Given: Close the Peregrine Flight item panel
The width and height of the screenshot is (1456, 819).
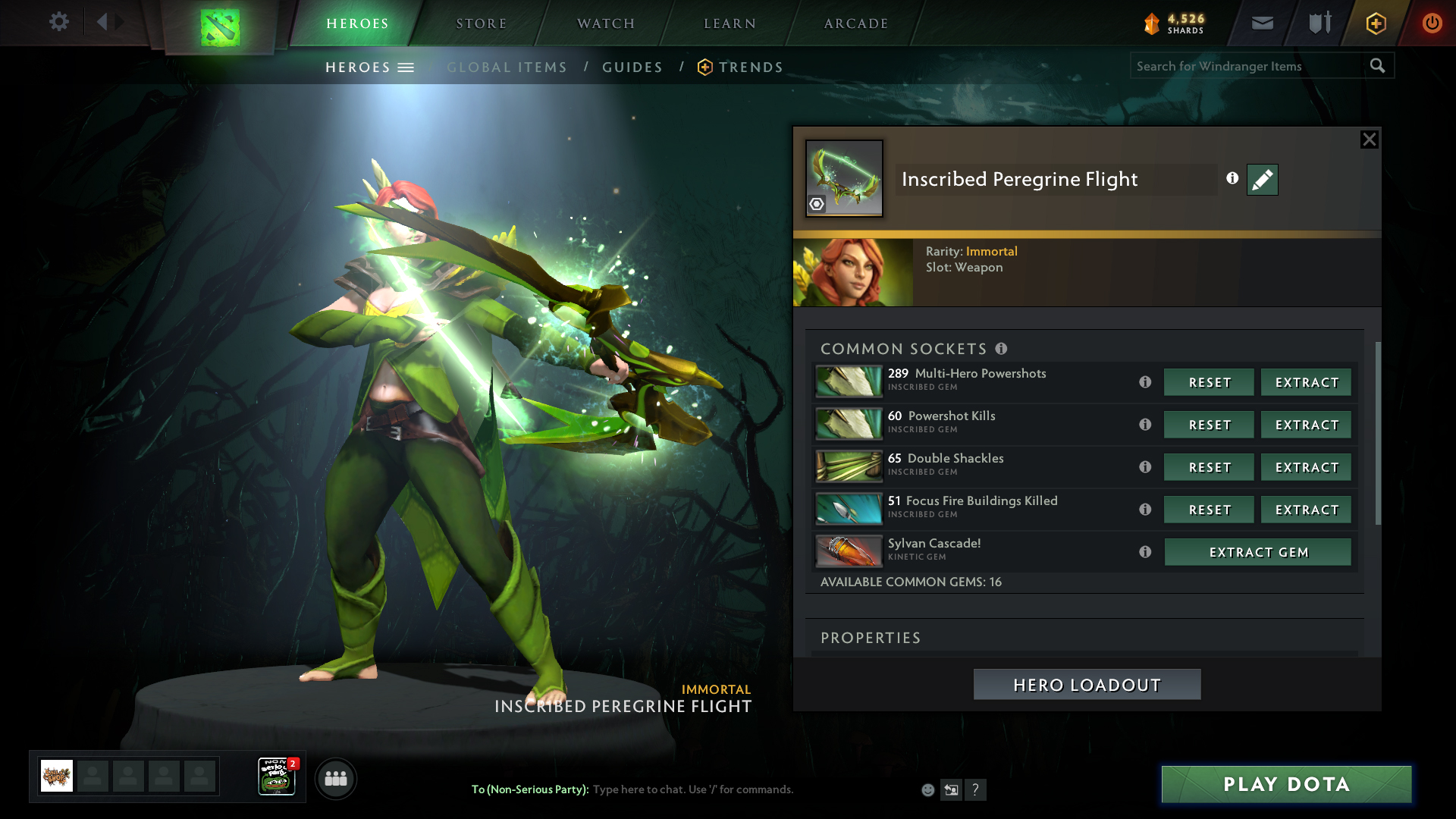Looking at the screenshot, I should tap(1369, 140).
